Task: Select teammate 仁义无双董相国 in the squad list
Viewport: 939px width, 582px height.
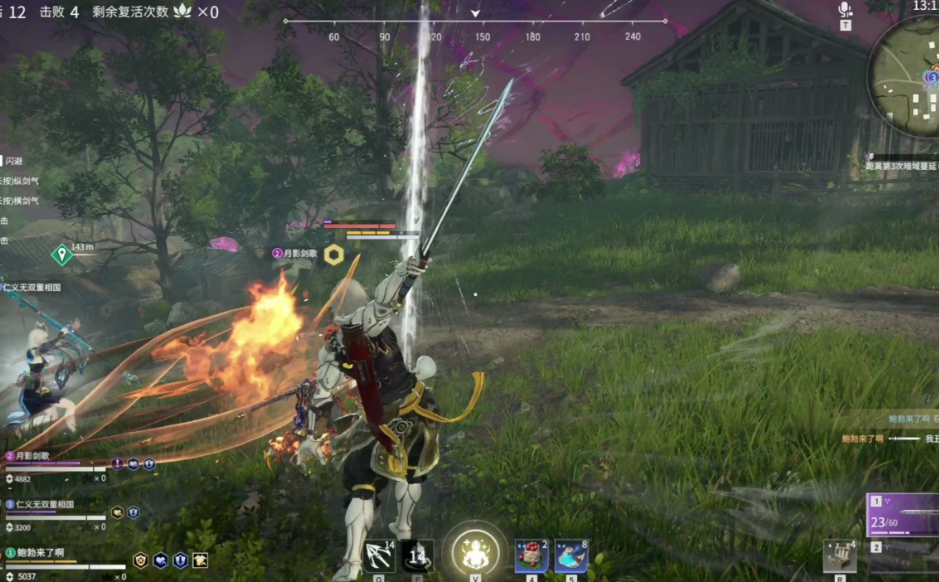Action: point(46,505)
